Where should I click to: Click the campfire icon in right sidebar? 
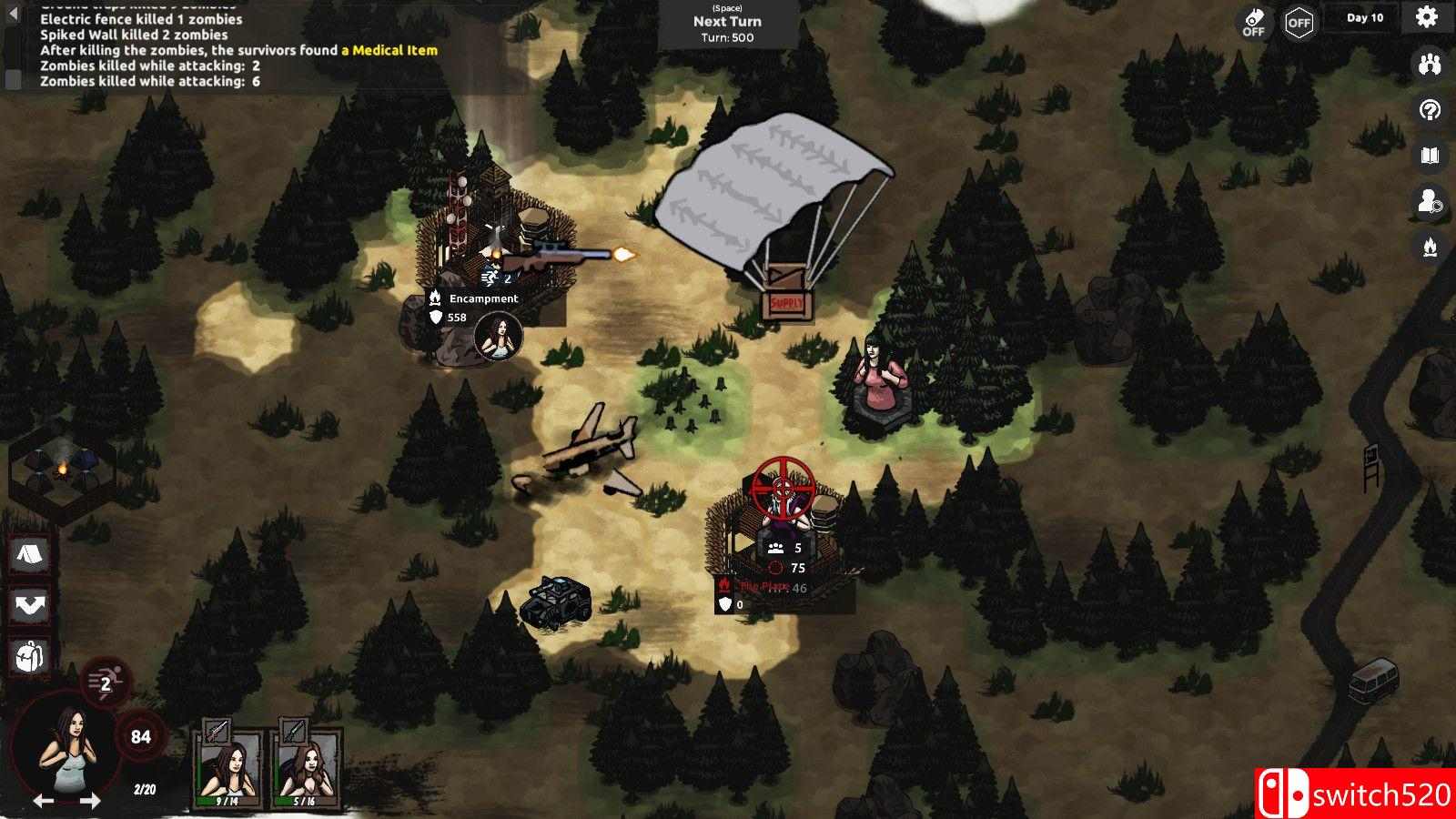pos(1430,247)
